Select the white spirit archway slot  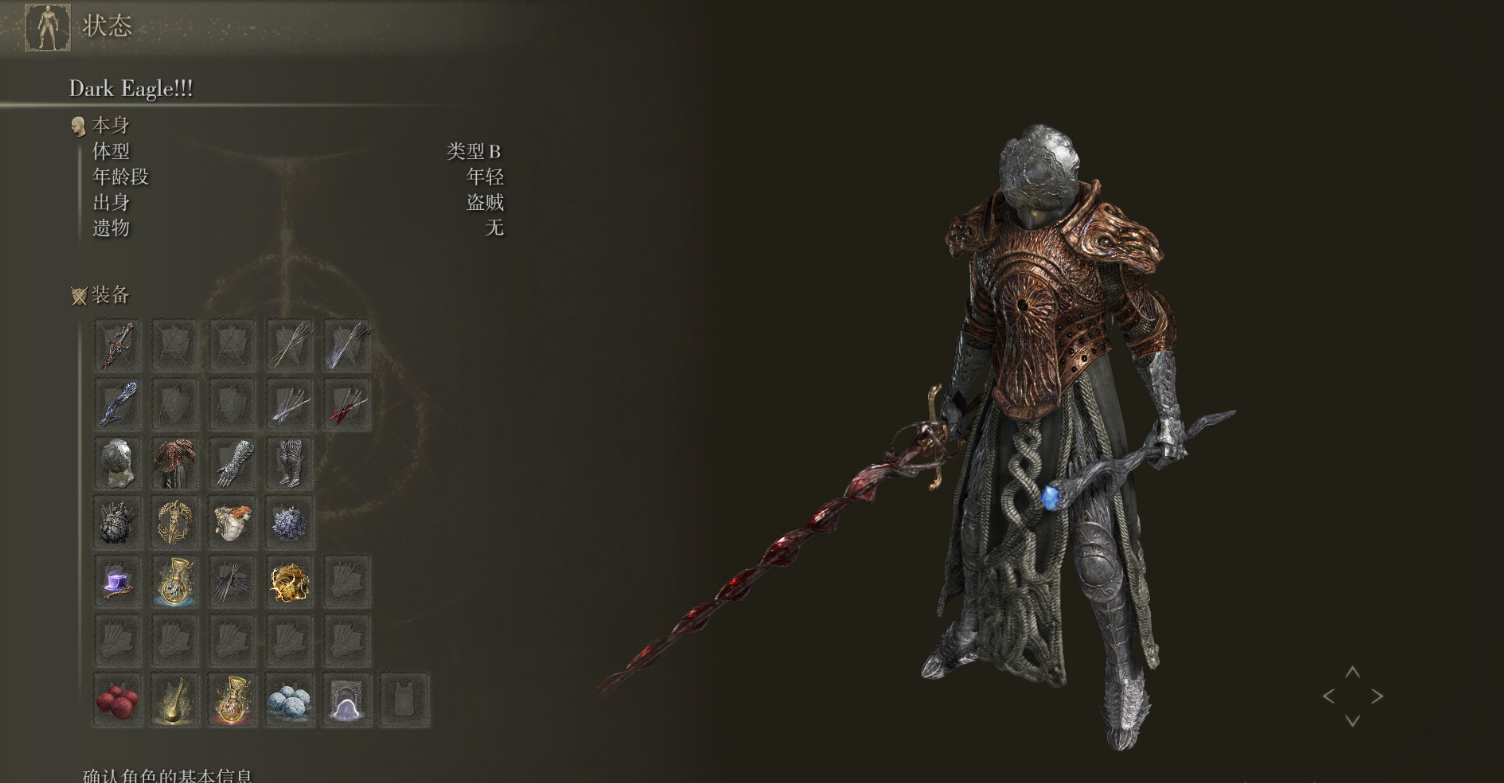(347, 700)
